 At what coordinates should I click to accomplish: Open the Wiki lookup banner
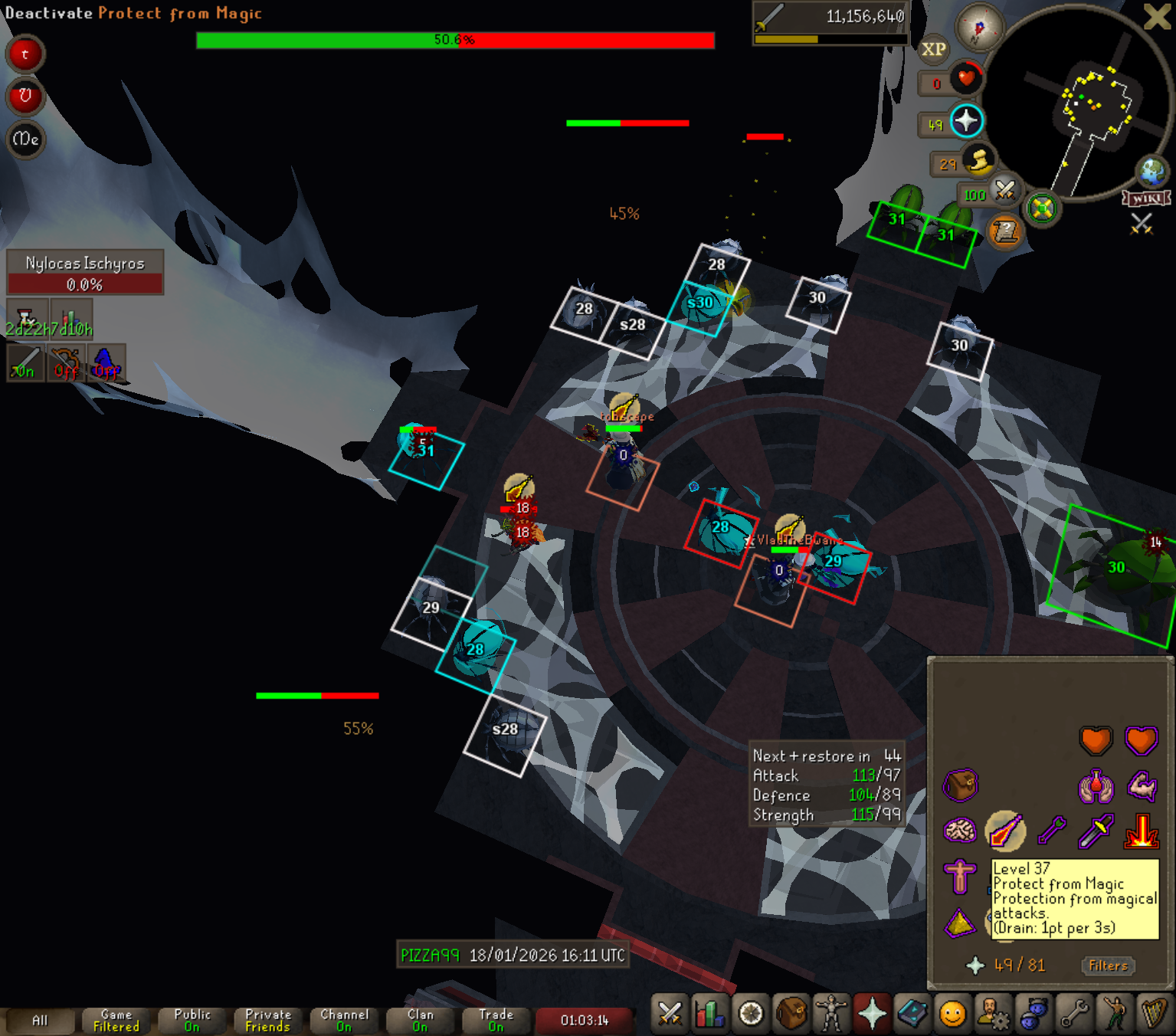[1147, 199]
